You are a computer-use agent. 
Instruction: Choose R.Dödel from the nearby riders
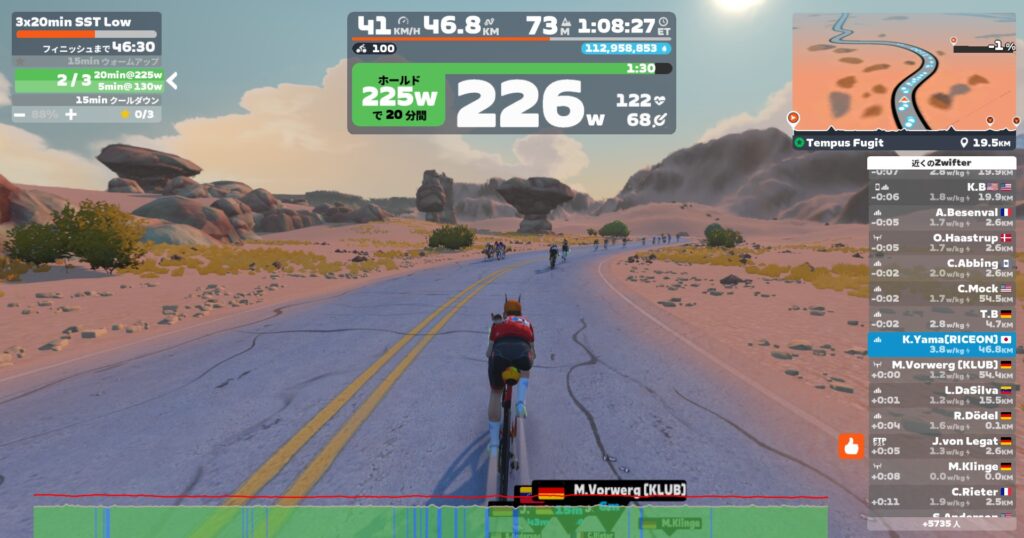941,421
